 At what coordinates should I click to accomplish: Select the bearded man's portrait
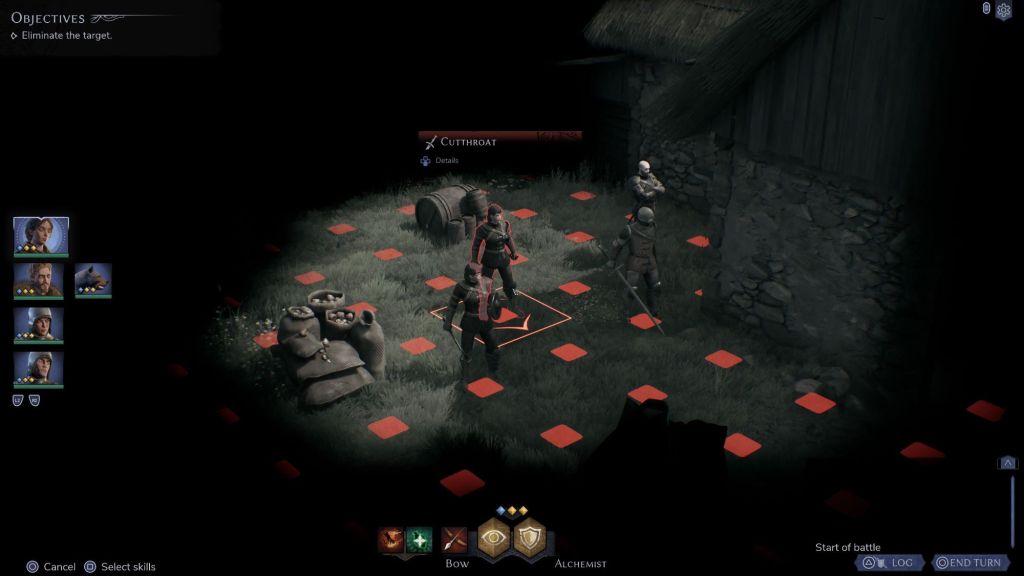coord(39,280)
